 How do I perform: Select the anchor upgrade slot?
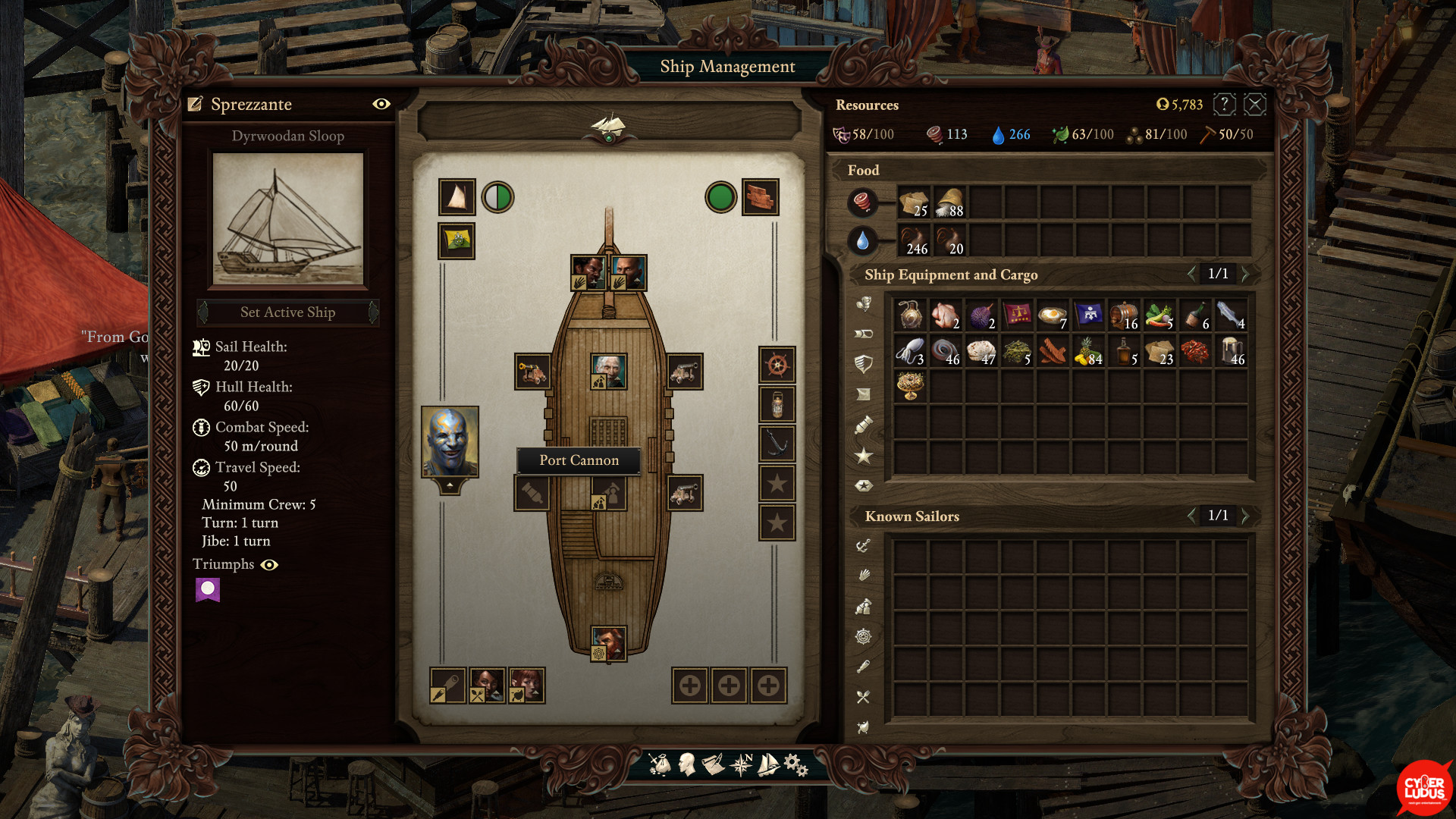click(x=777, y=444)
